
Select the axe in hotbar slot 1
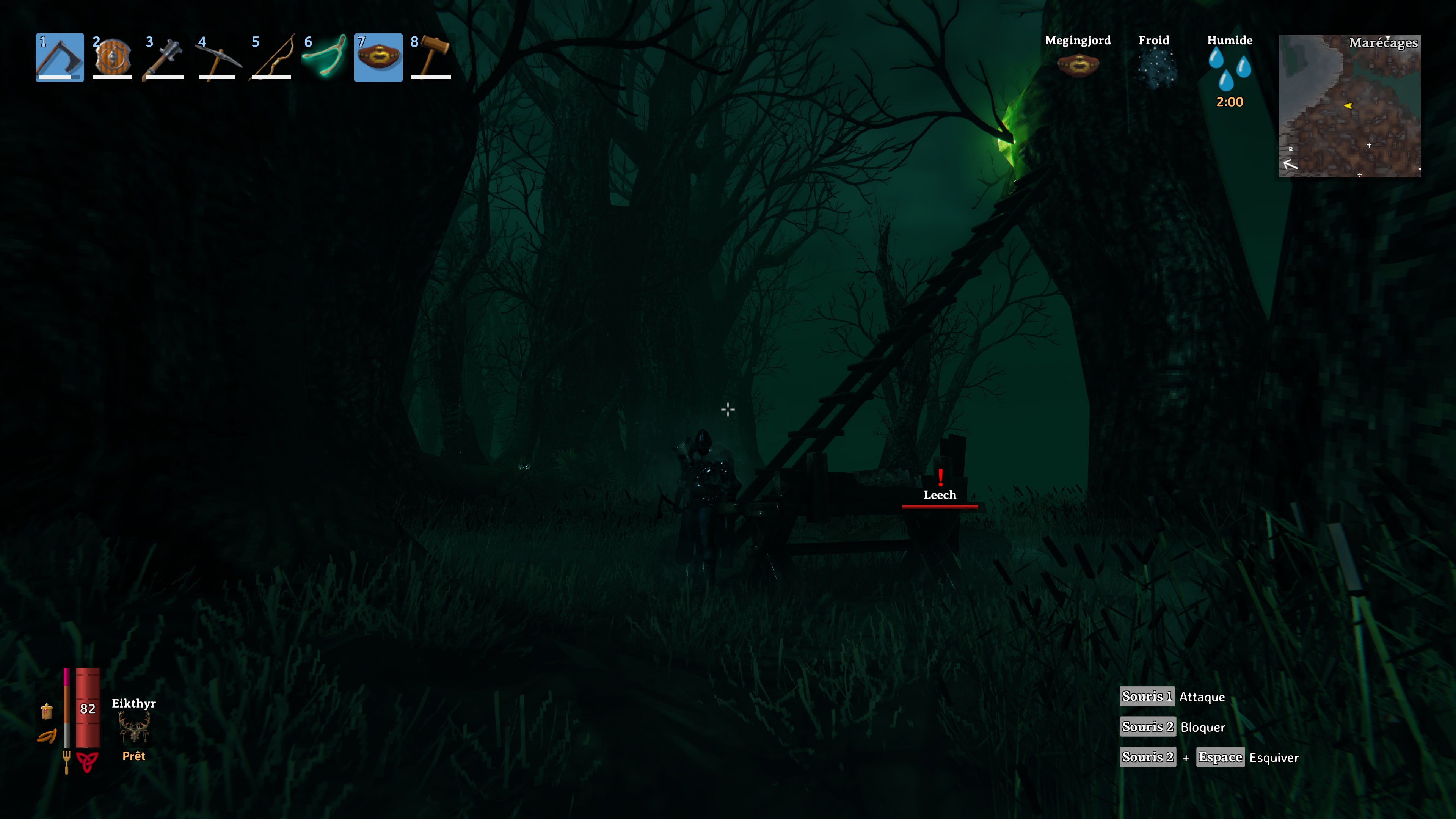pos(60,58)
